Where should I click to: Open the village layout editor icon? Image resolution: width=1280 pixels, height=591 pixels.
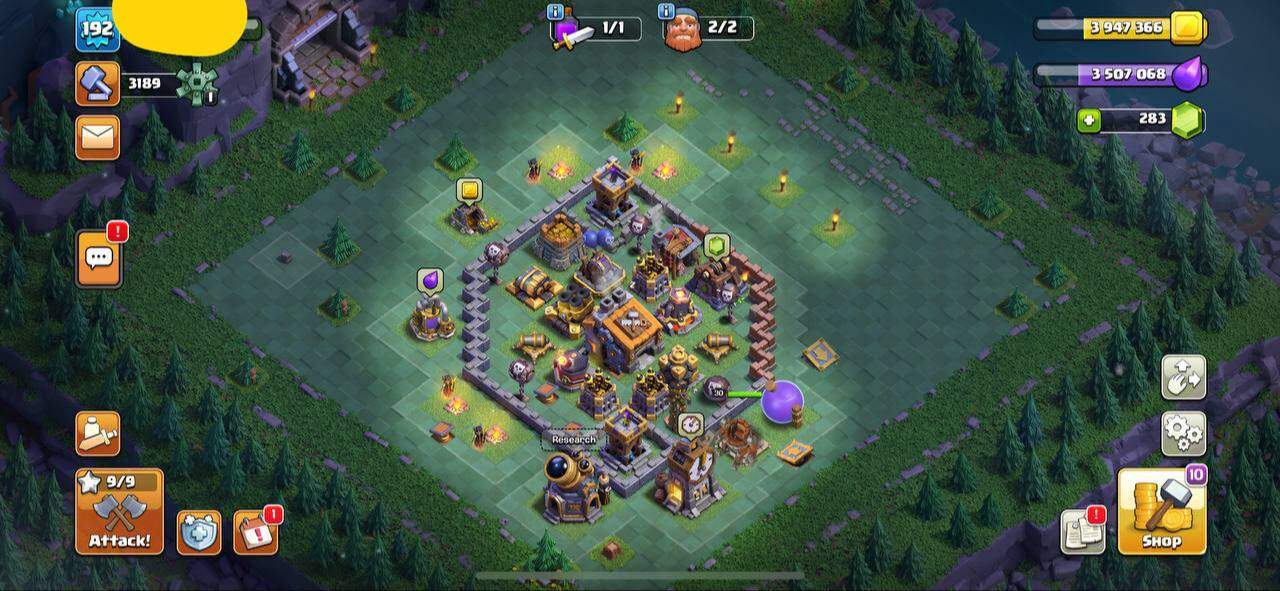click(x=1183, y=377)
